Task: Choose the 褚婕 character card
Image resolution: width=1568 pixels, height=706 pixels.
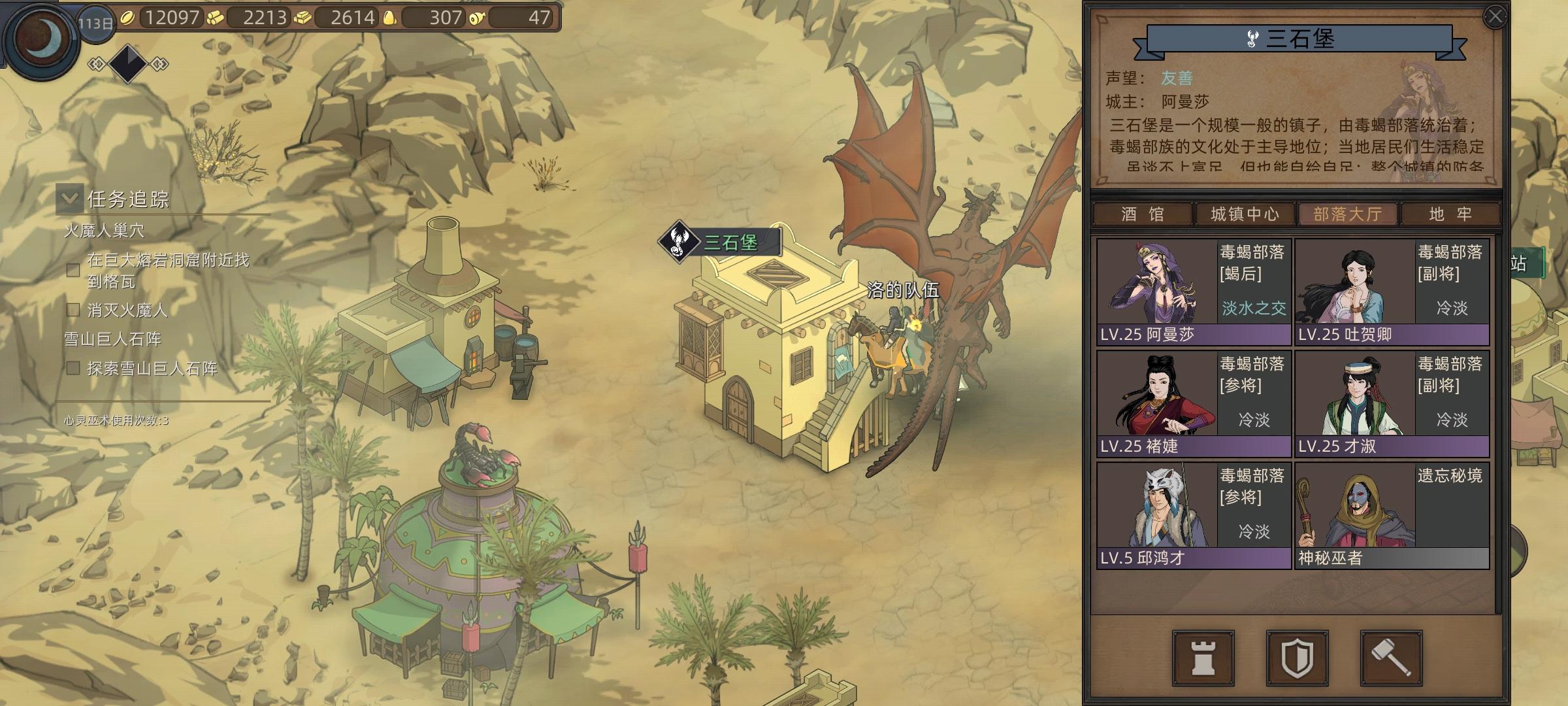Action: pos(1194,403)
